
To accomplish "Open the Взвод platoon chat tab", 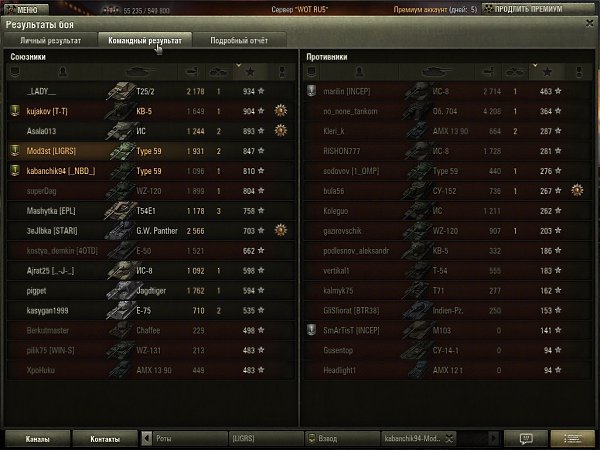I will (x=340, y=438).
